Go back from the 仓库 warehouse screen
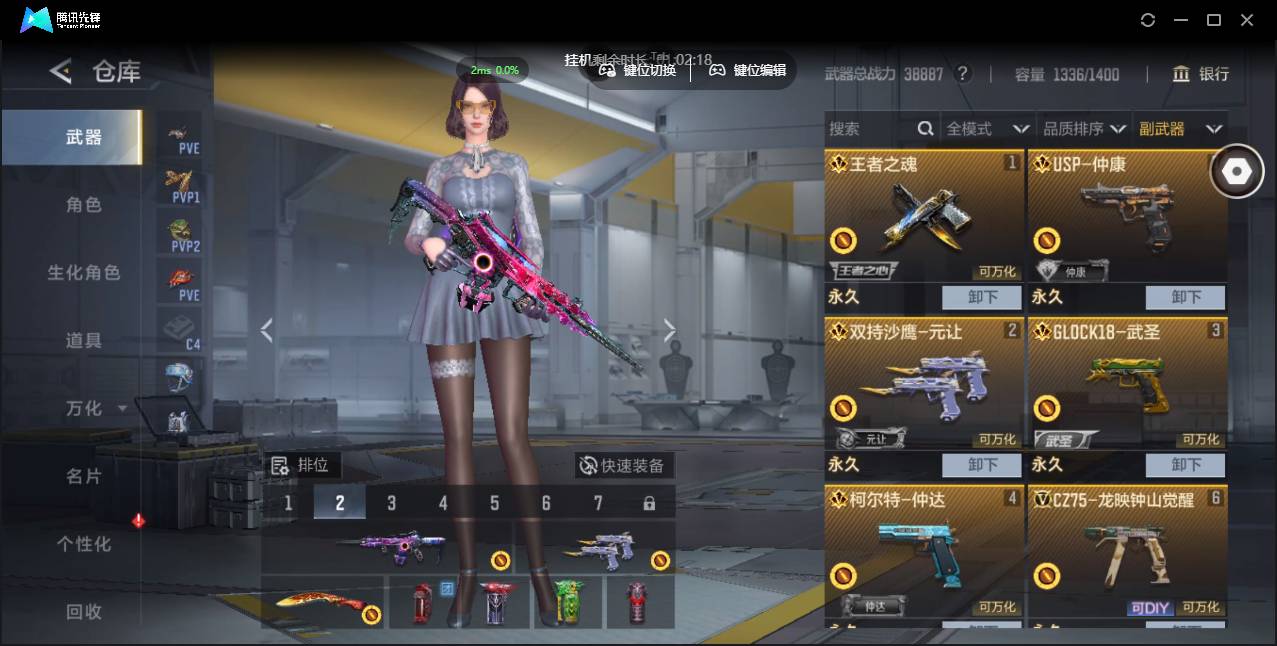The image size is (1277, 646). click(61, 71)
